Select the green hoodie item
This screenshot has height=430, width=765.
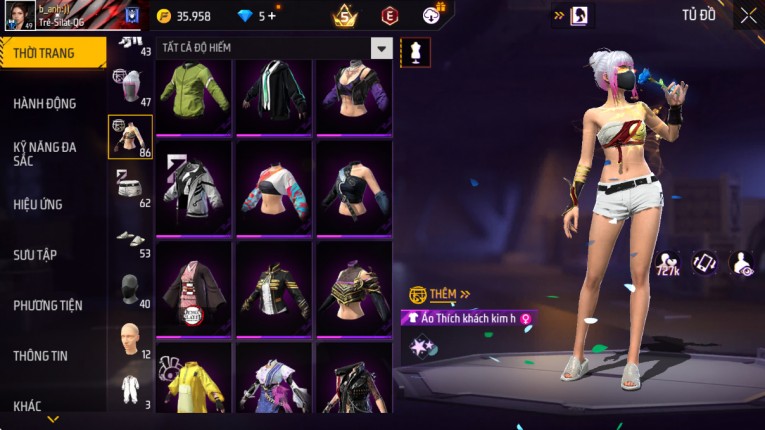click(x=194, y=95)
